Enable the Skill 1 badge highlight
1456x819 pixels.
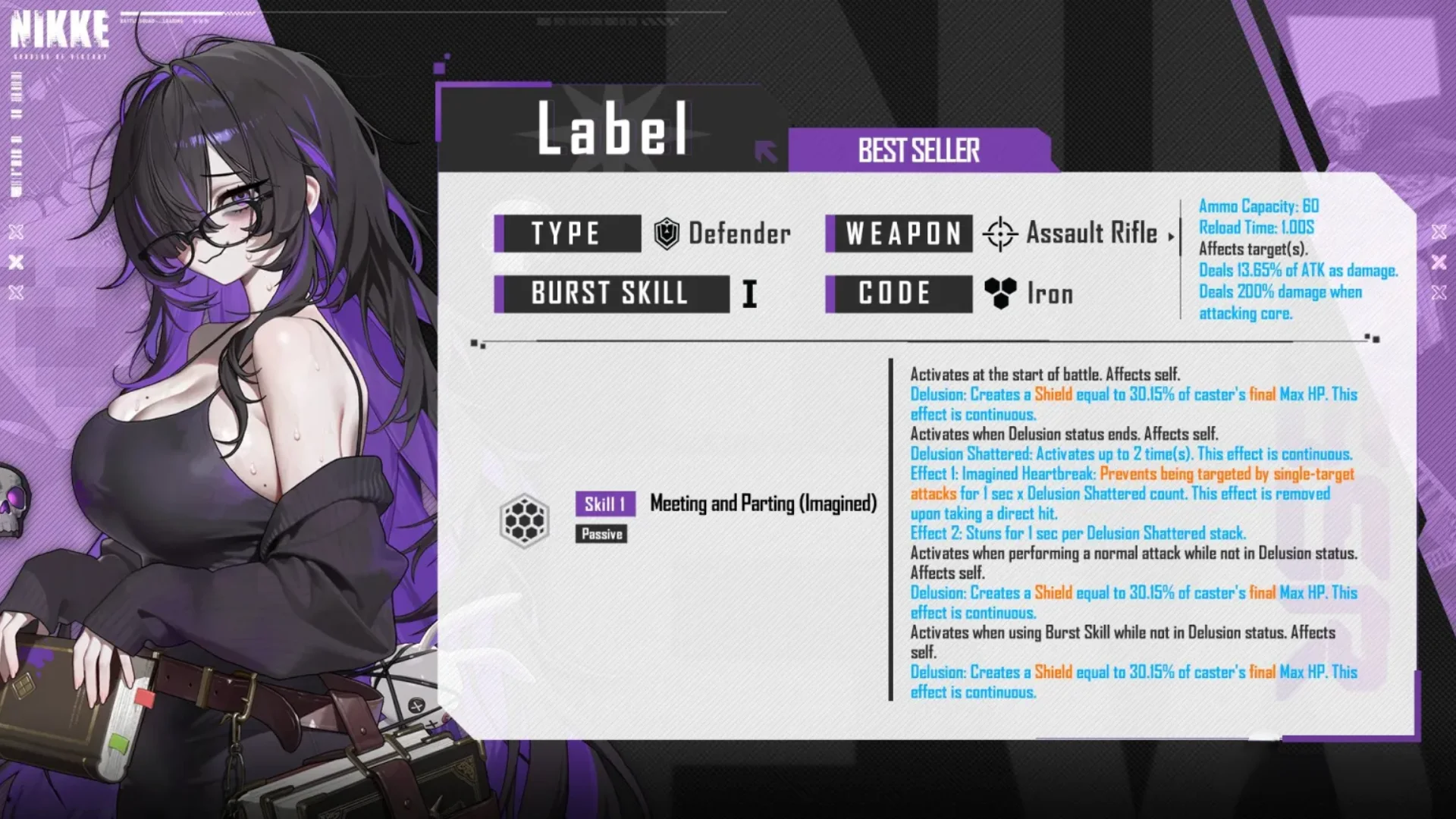coord(604,504)
